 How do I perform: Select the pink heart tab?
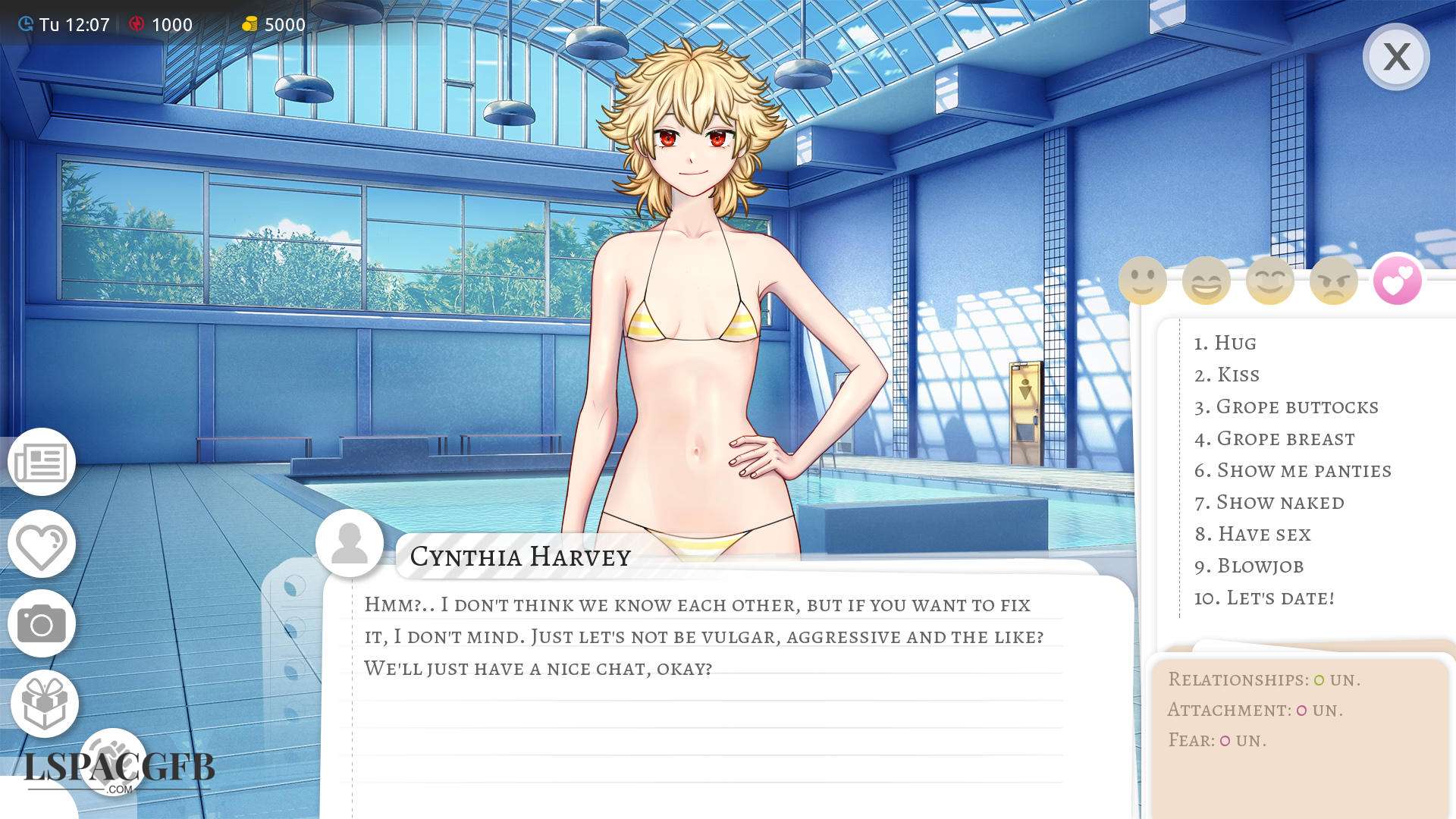[1397, 281]
